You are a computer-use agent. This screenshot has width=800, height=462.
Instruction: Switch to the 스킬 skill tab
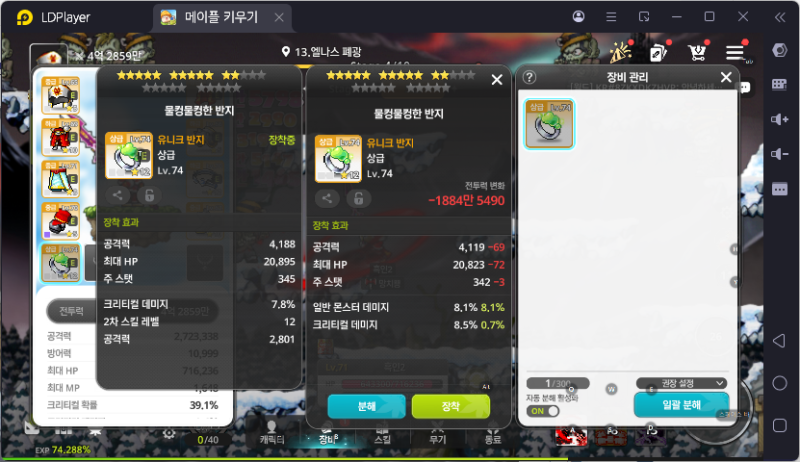(x=382, y=437)
